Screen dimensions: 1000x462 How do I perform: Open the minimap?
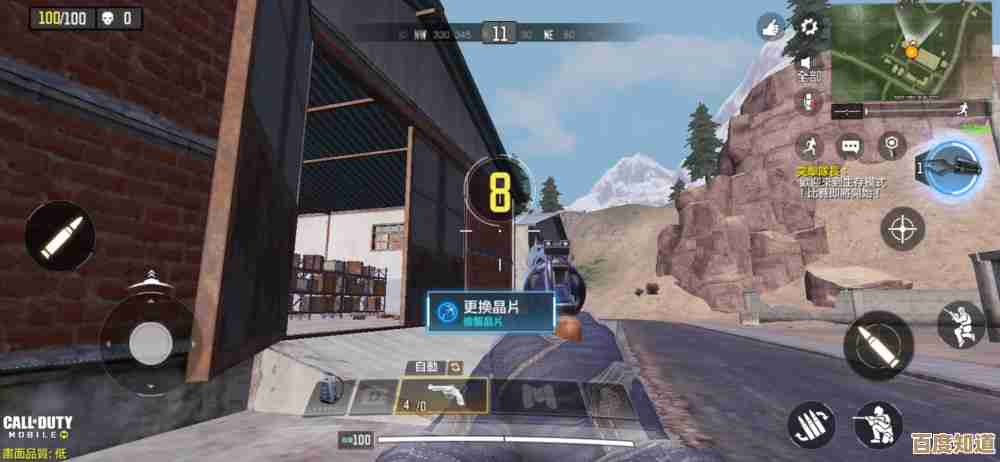(911, 51)
